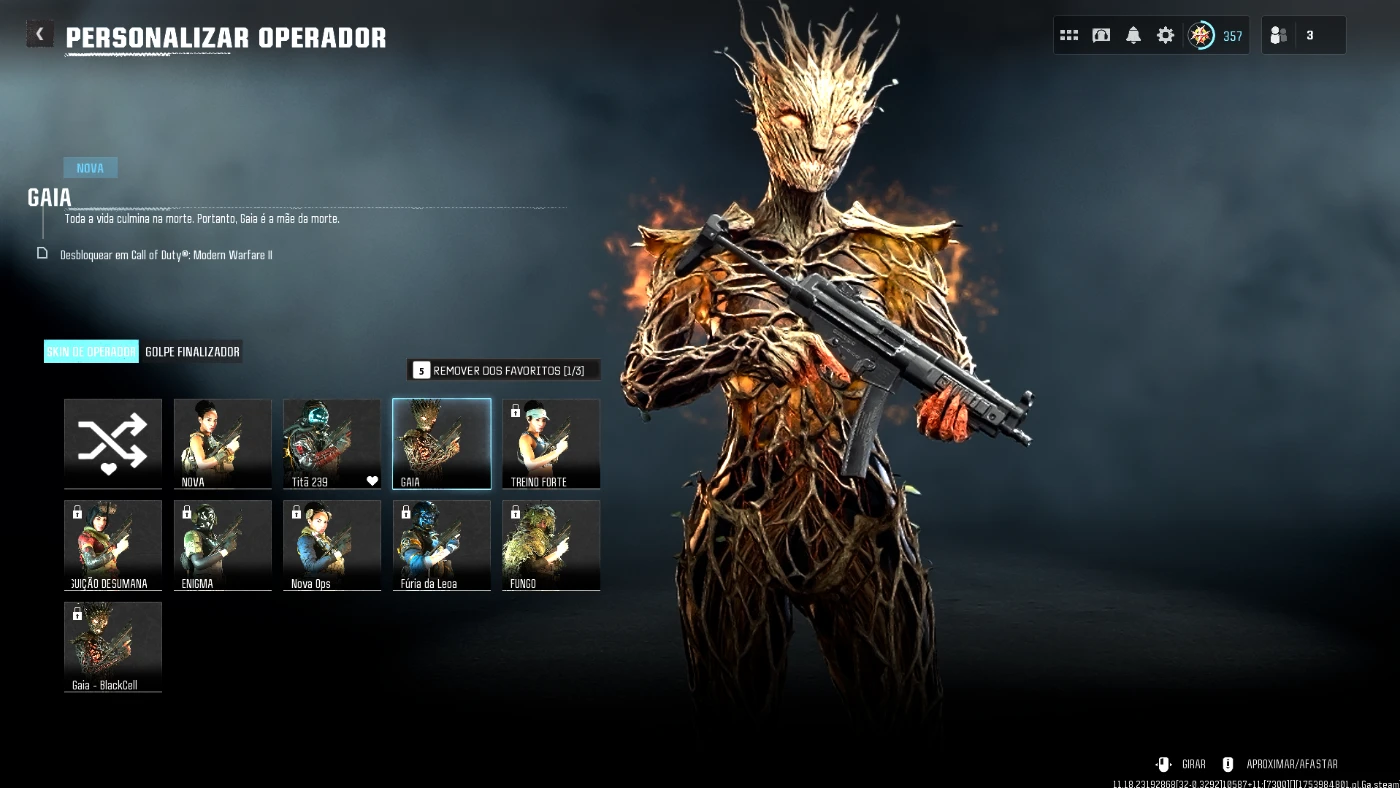Image resolution: width=1400 pixels, height=788 pixels.
Task: Click Remover dos Favoritos button
Action: click(x=504, y=370)
